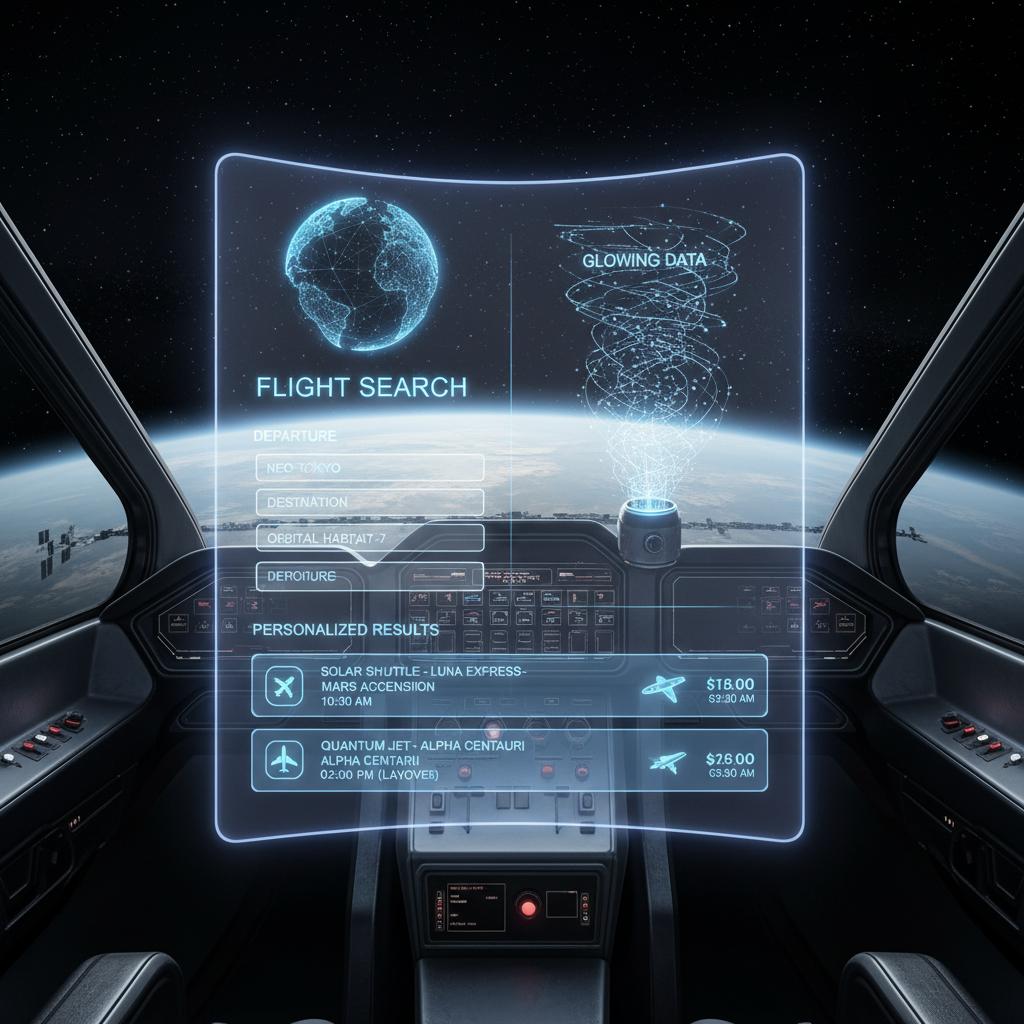Click the Destination input box

pyautogui.click(x=369, y=502)
